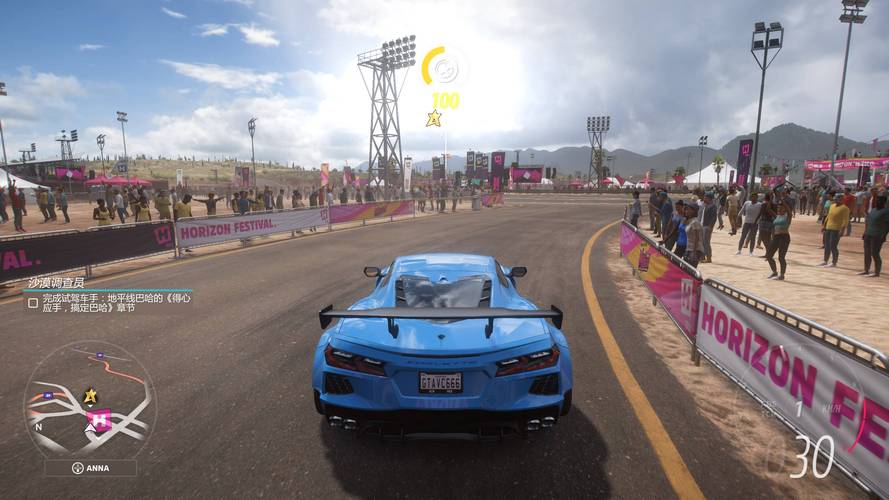889x500 pixels.
Task: Open the 沙漠调查员 quest tracker
Action: pos(56,283)
